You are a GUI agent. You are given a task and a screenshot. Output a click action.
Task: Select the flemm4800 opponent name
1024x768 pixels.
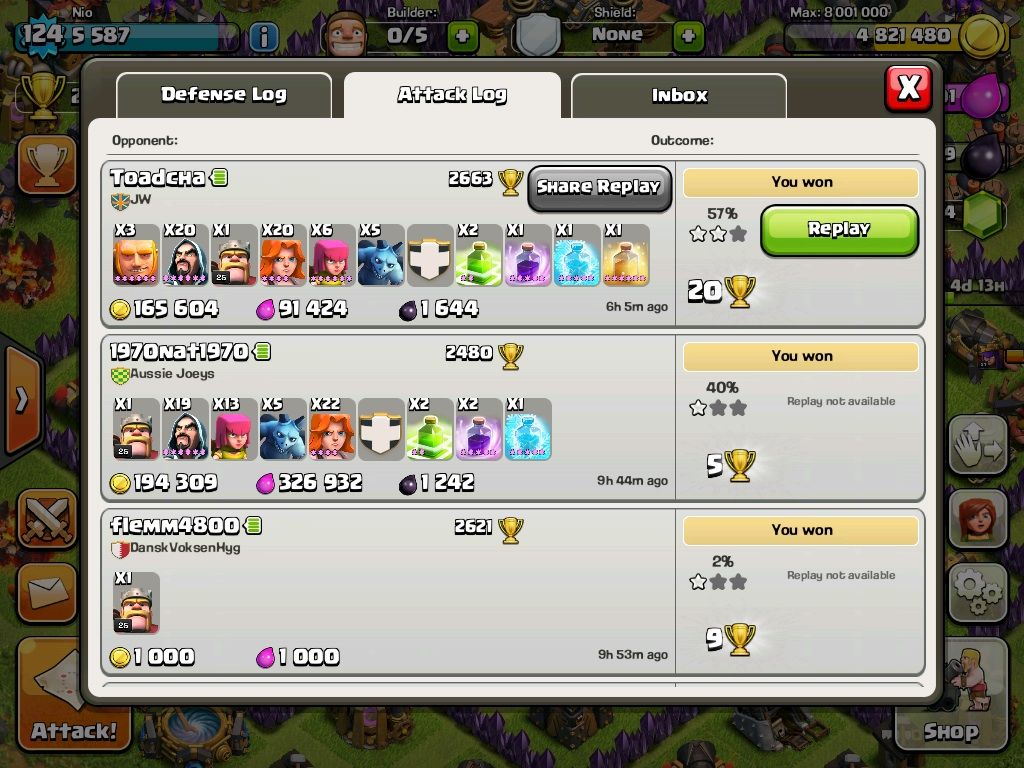(175, 526)
